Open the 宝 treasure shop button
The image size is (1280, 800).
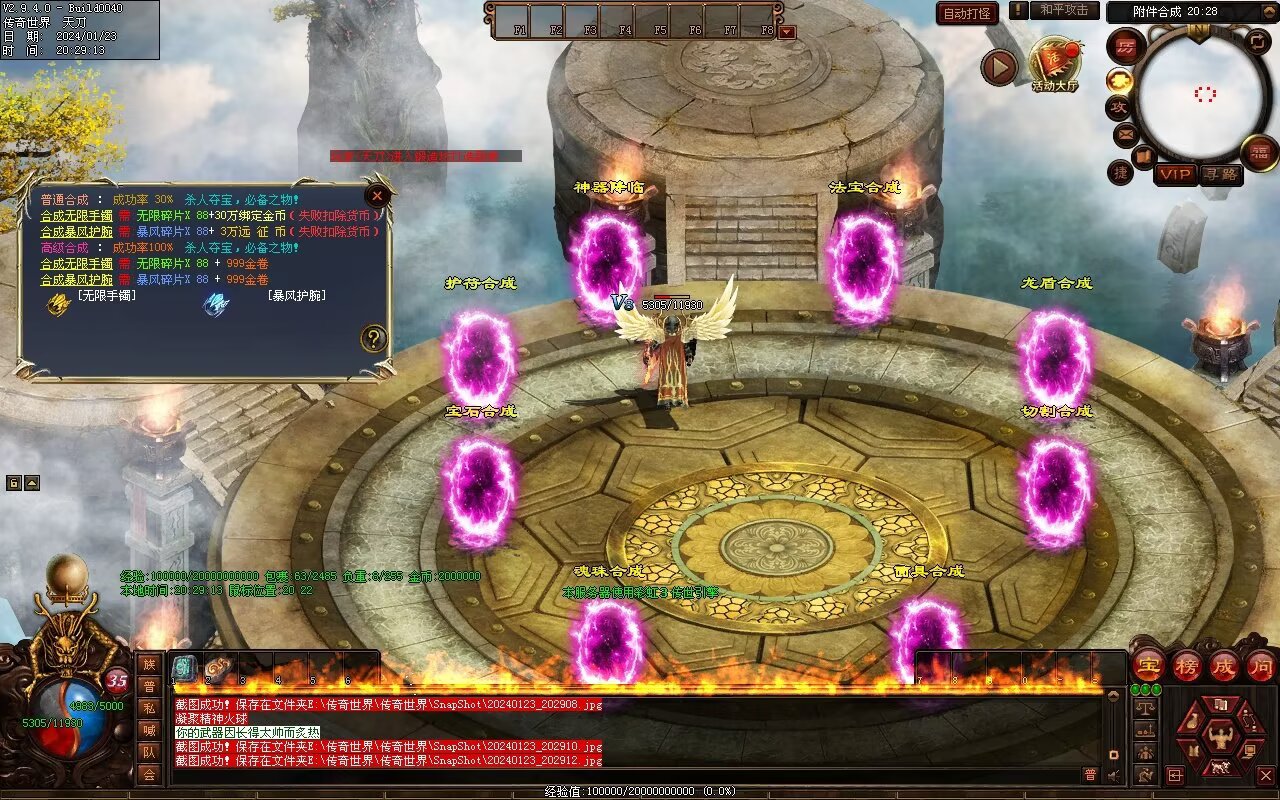click(x=1148, y=666)
